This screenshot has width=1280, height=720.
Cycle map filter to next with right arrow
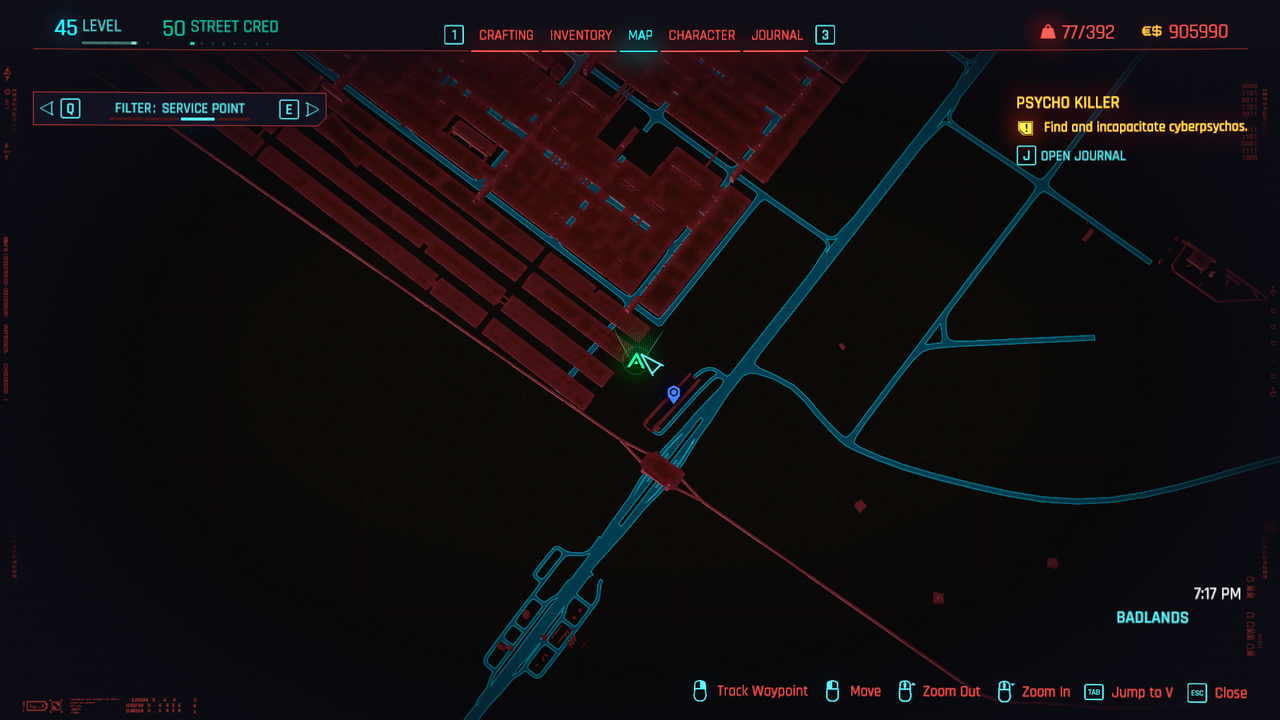coord(312,109)
